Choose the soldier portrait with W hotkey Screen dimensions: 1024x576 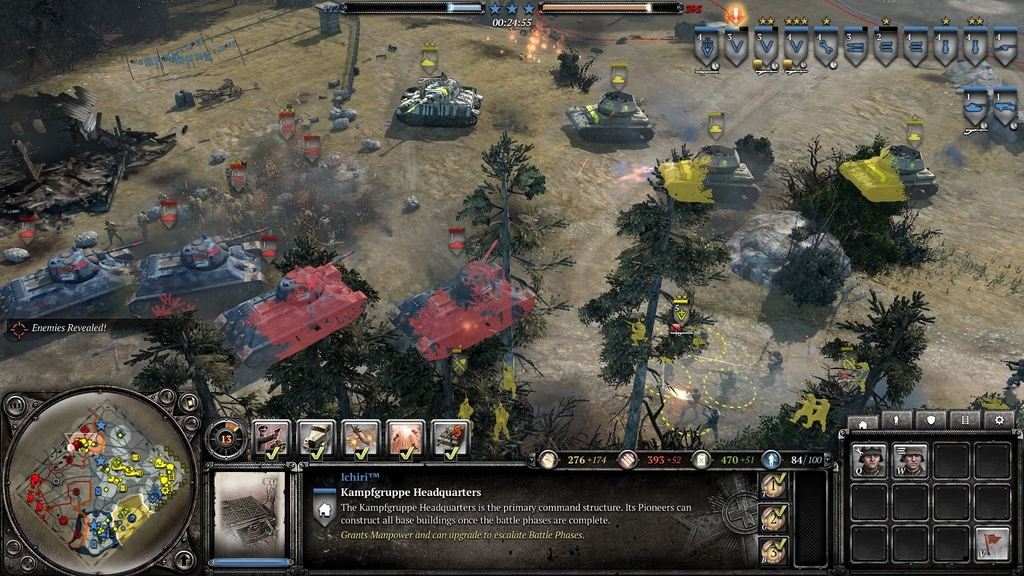point(911,461)
